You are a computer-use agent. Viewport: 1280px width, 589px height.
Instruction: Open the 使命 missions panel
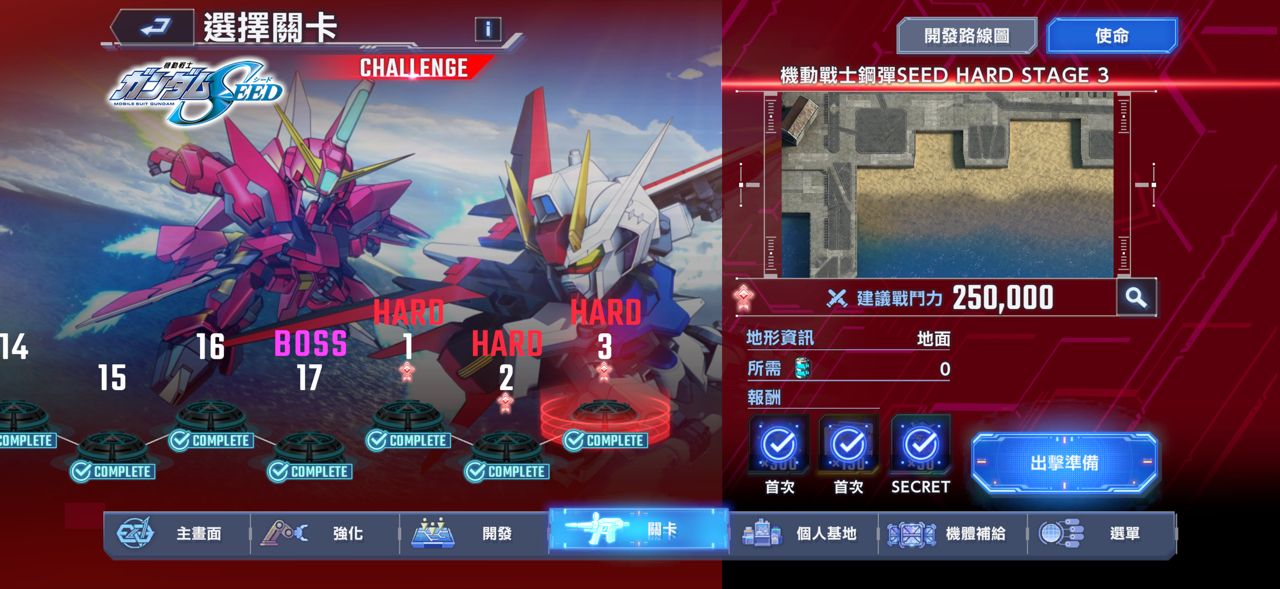click(1111, 36)
